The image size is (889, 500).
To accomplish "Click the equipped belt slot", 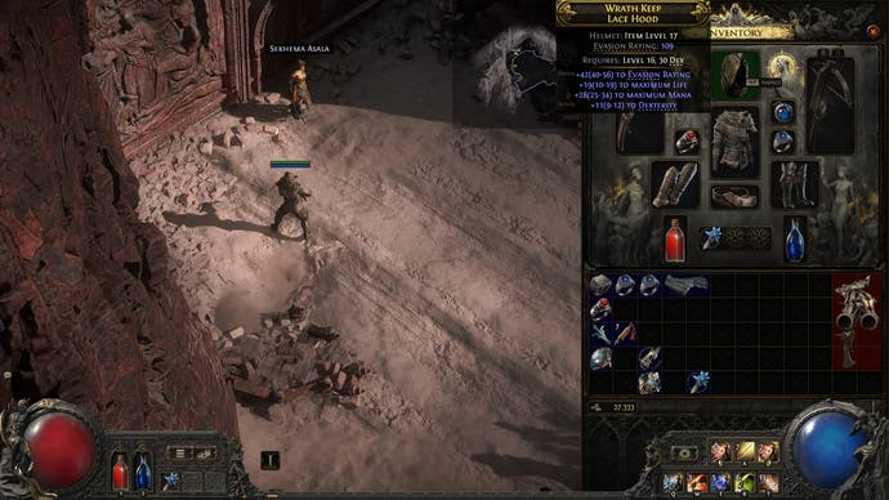I will [734, 195].
